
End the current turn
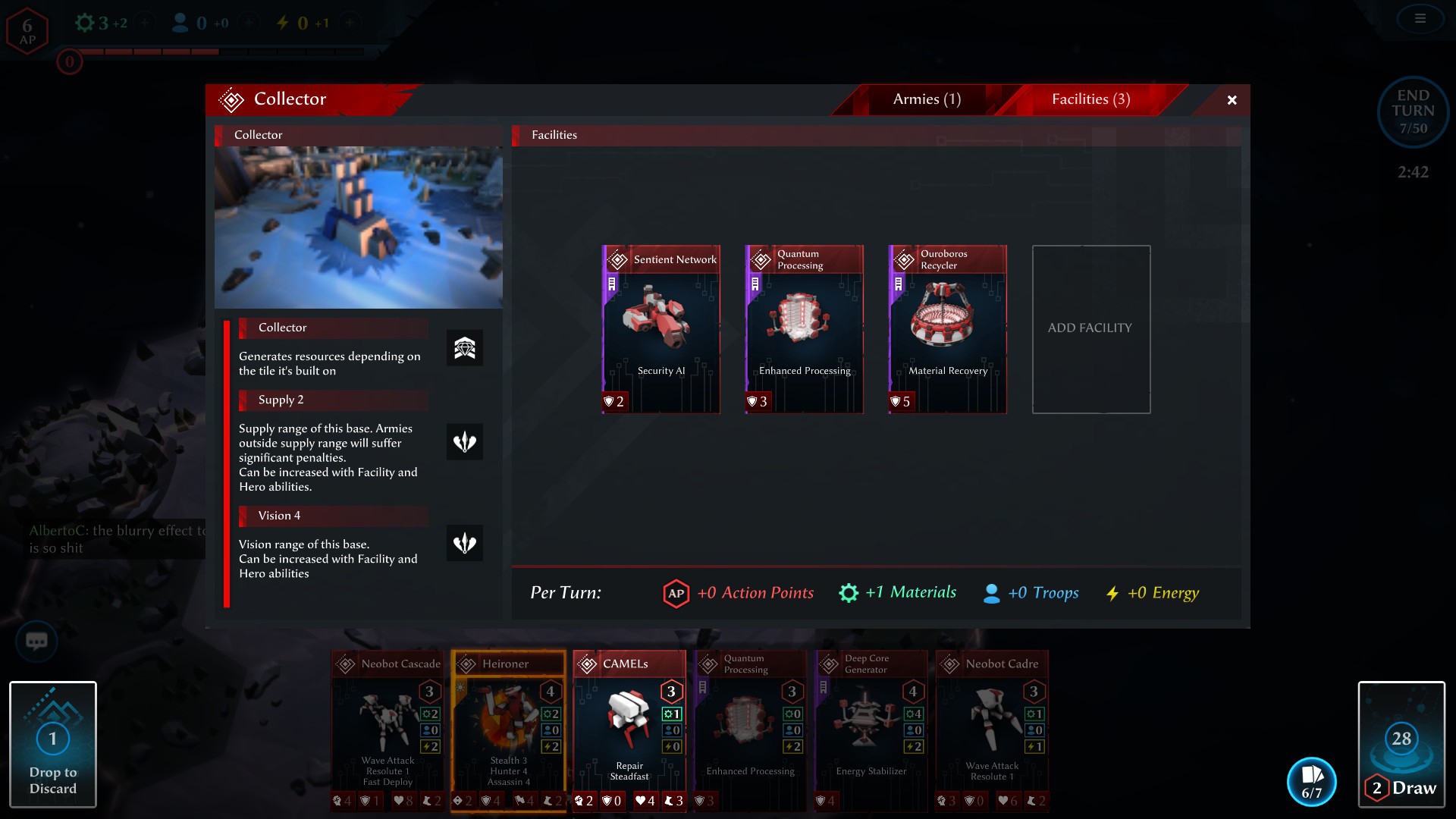point(1412,111)
